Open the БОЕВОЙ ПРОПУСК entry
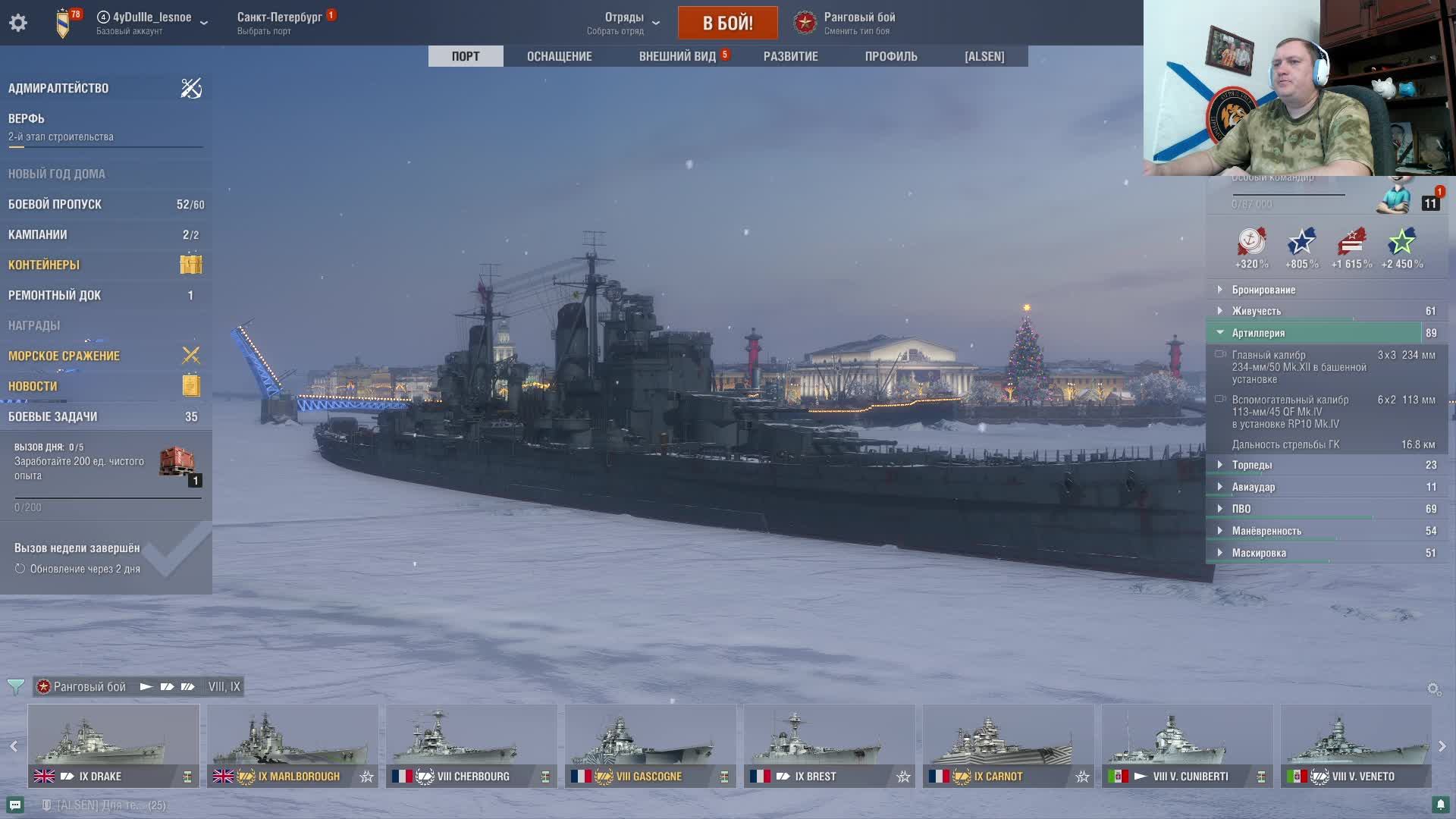The image size is (1456, 819). pos(55,204)
